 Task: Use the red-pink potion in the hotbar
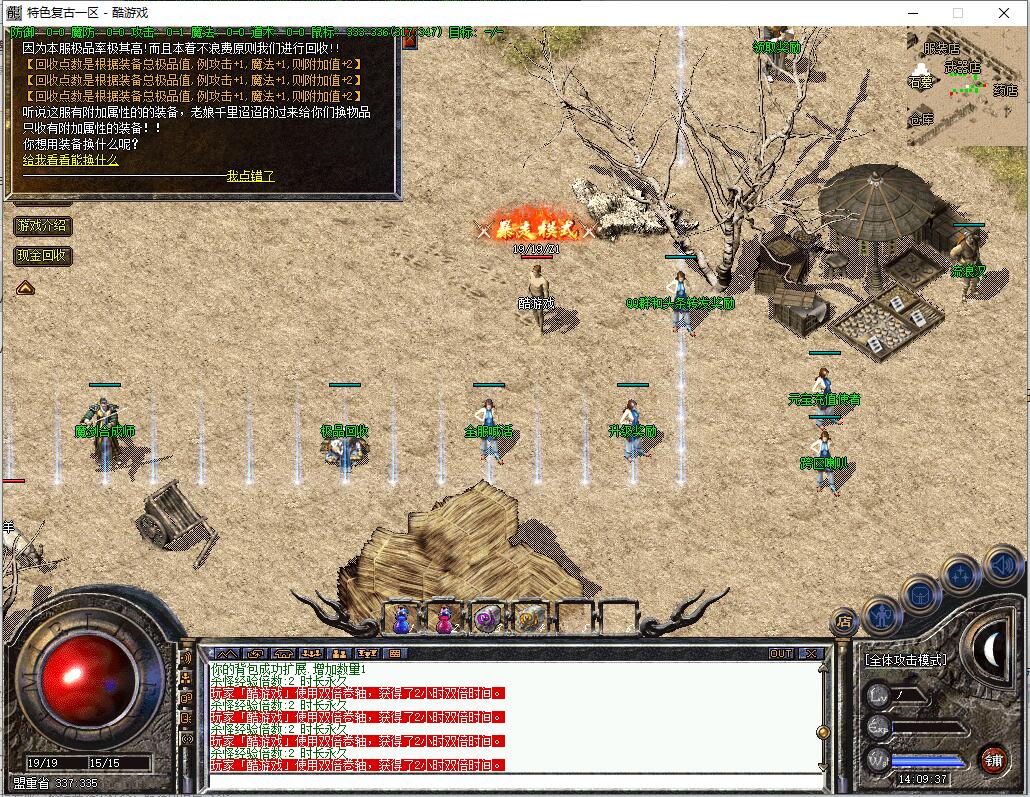tap(443, 621)
